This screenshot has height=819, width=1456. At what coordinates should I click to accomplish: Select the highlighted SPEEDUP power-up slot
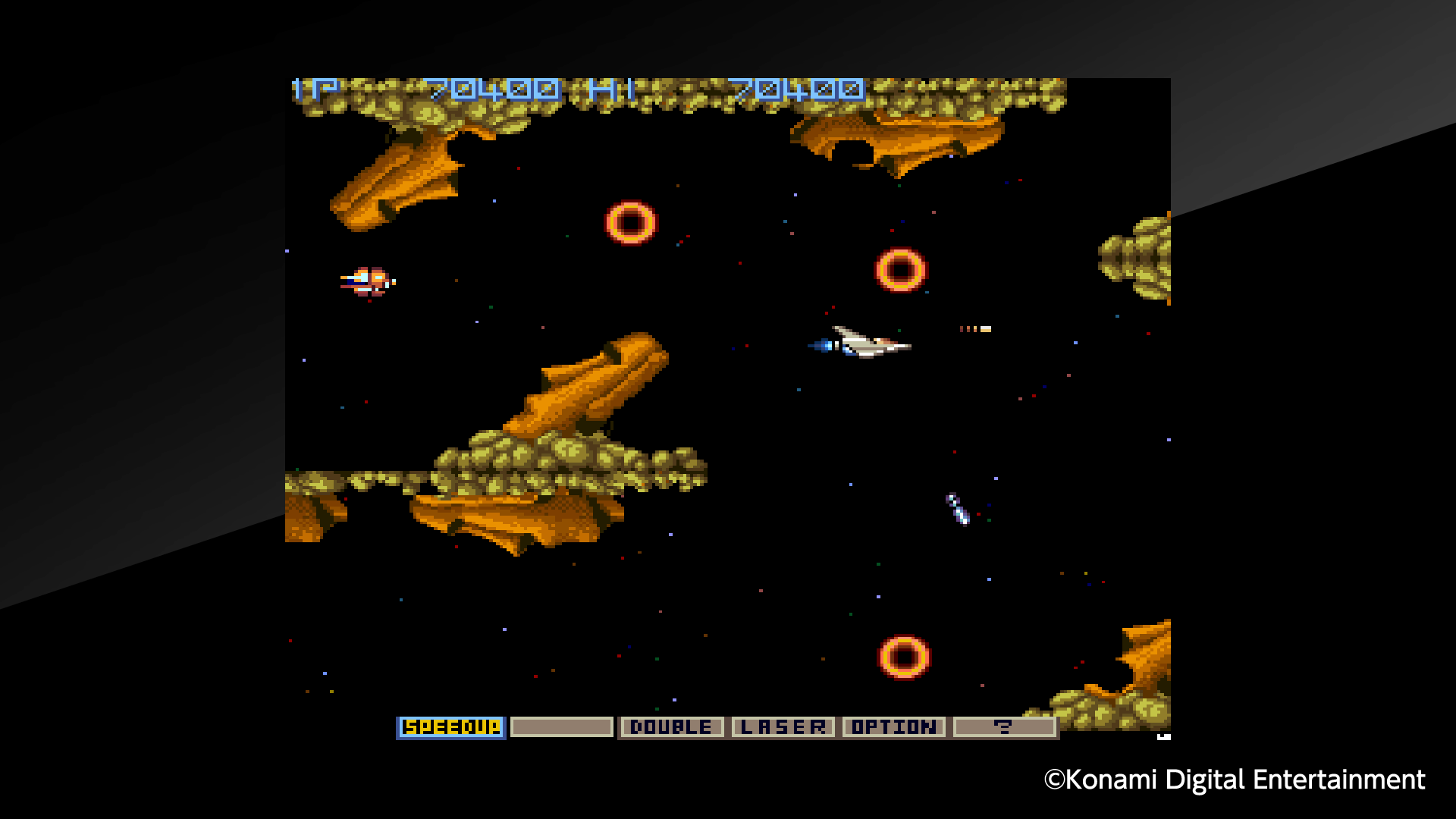coord(450,726)
